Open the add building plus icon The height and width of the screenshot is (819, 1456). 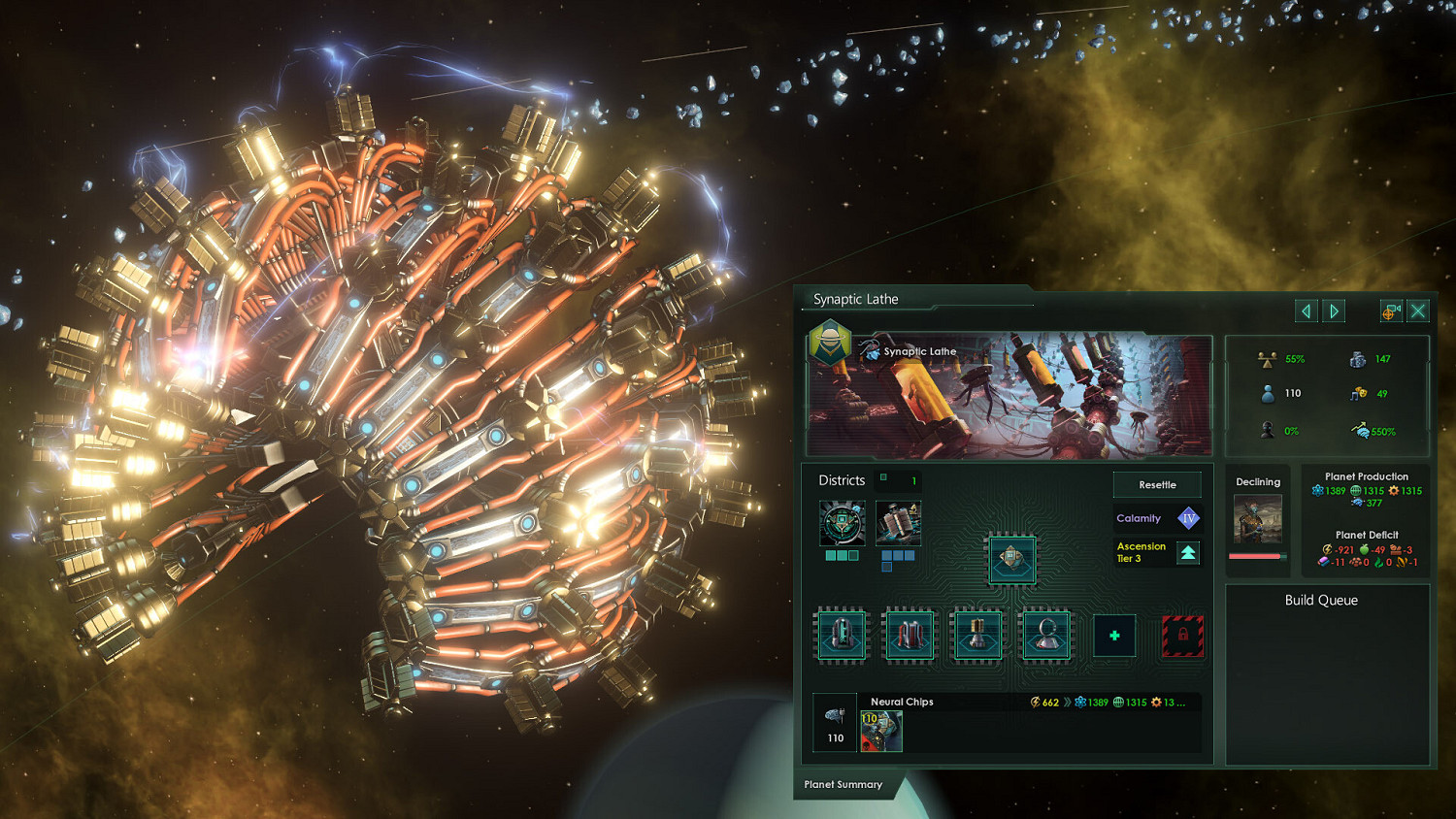point(1113,635)
